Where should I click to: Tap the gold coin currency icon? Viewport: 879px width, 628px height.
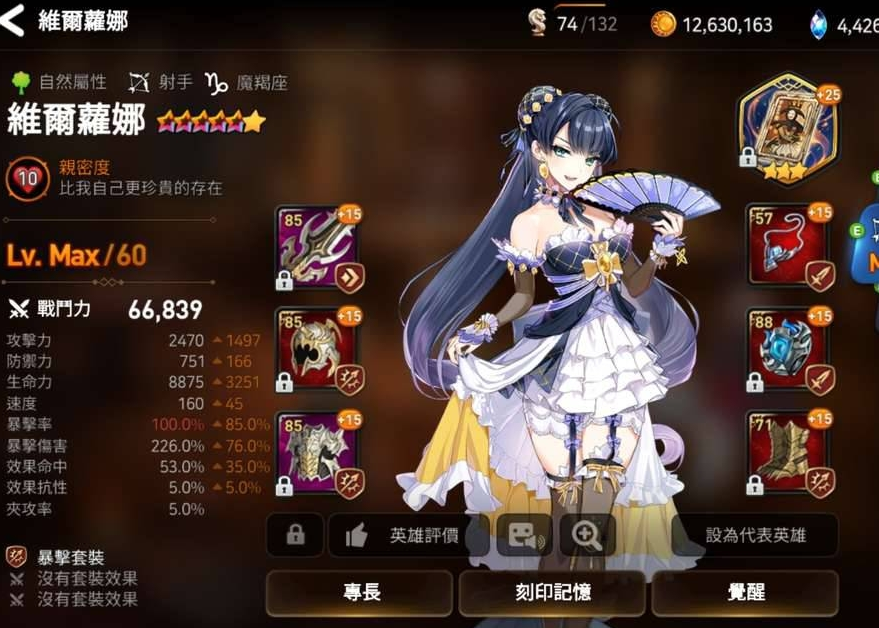coord(662,23)
